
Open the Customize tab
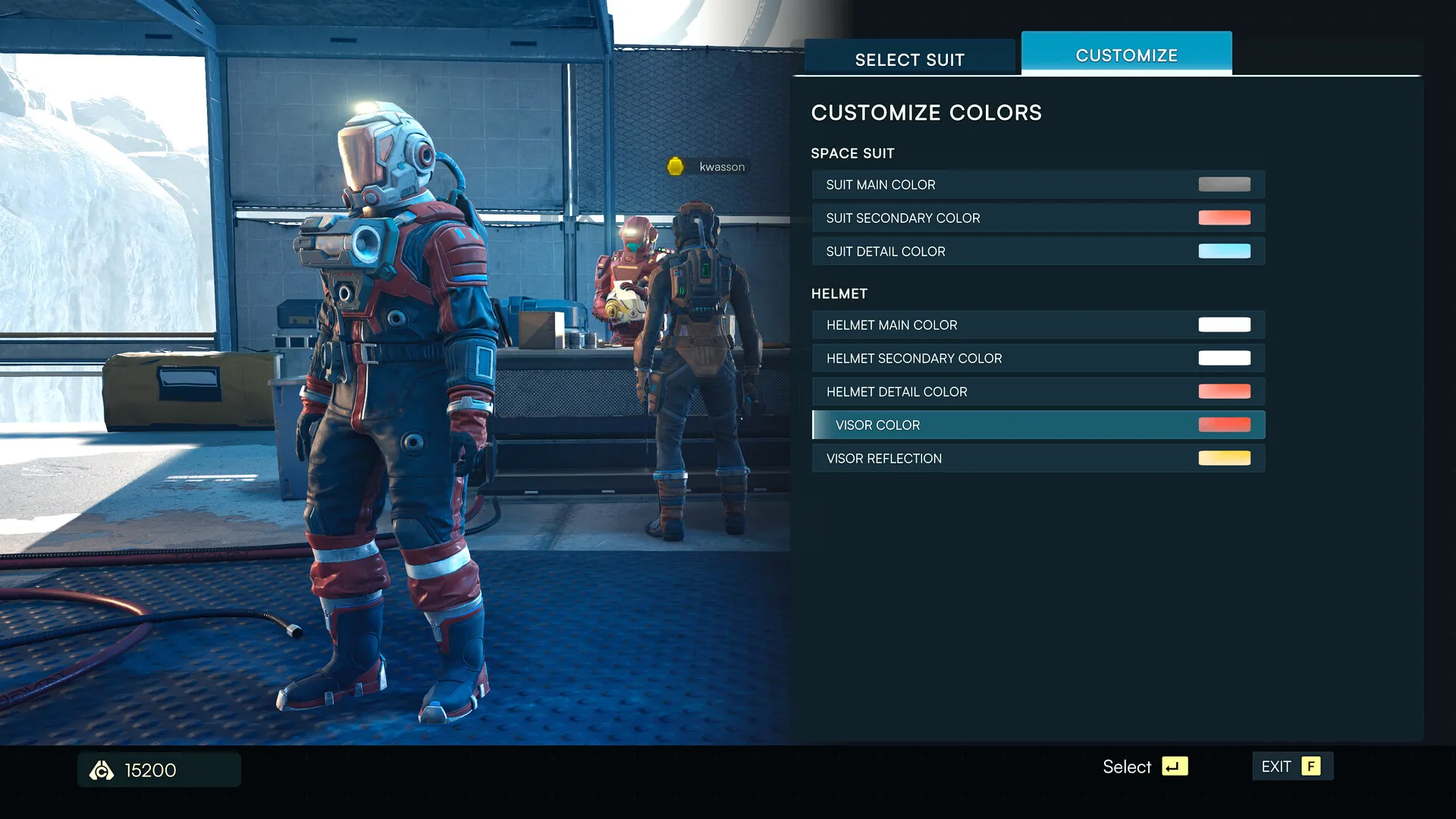[1126, 55]
